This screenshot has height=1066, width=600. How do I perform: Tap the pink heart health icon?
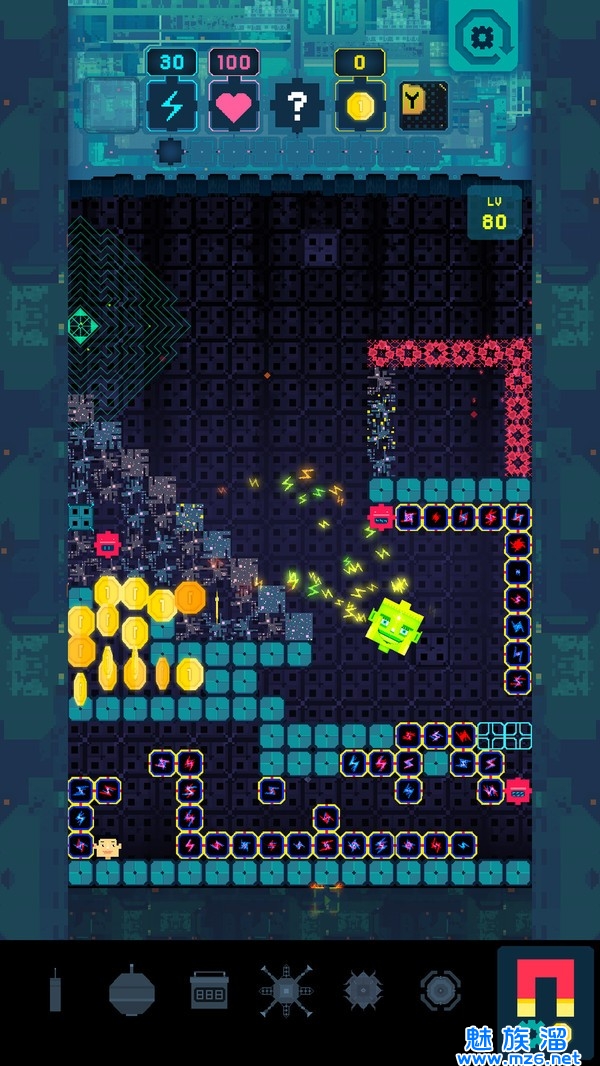click(234, 105)
